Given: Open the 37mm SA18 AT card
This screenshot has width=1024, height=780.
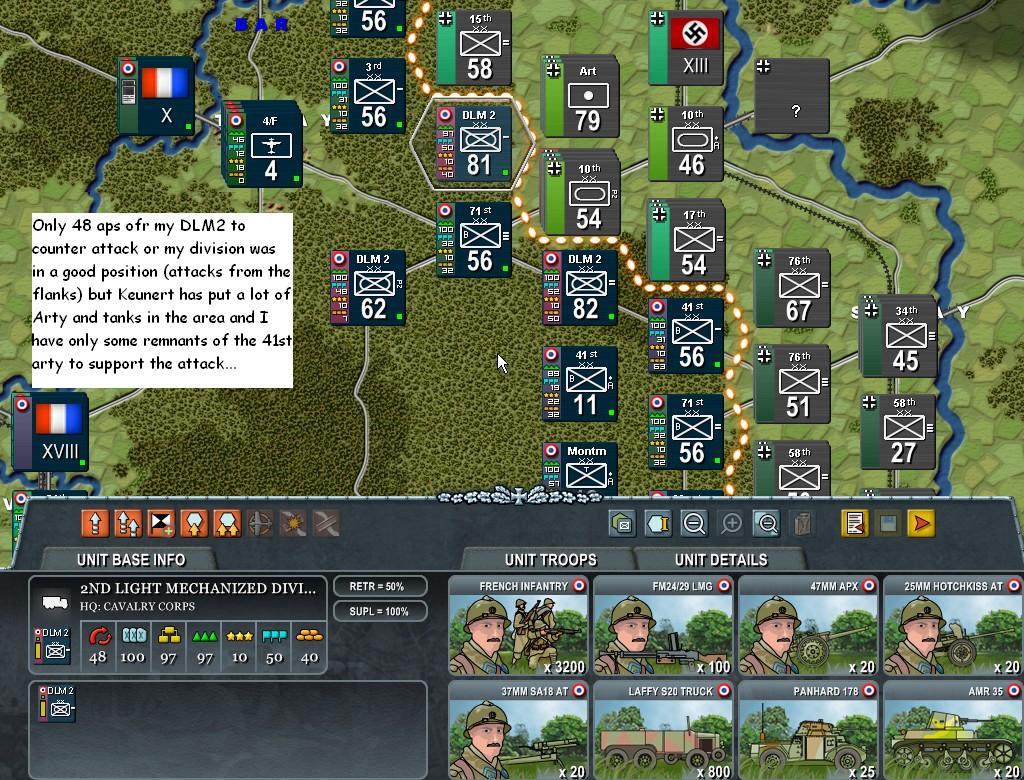Looking at the screenshot, I should pos(519,730).
